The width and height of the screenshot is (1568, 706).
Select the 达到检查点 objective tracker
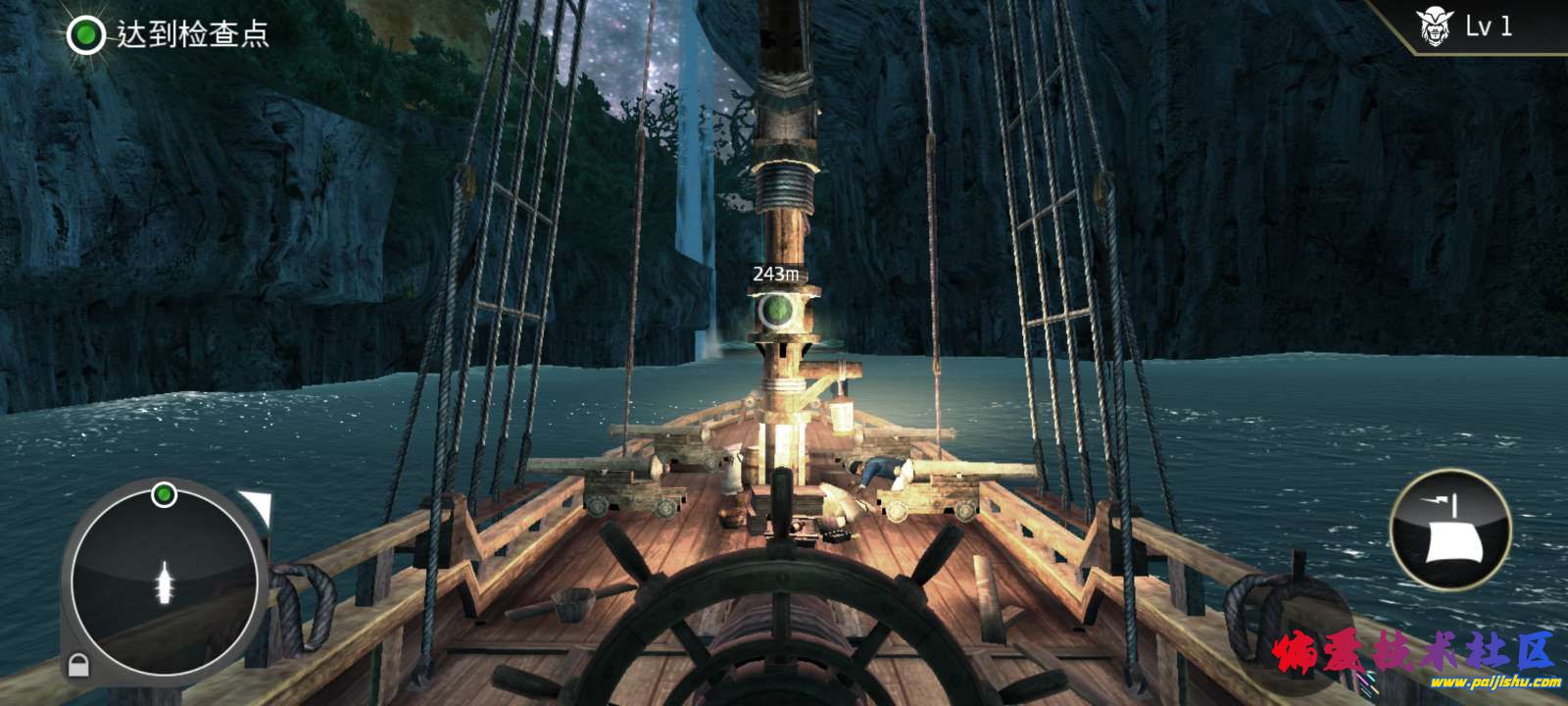168,35
